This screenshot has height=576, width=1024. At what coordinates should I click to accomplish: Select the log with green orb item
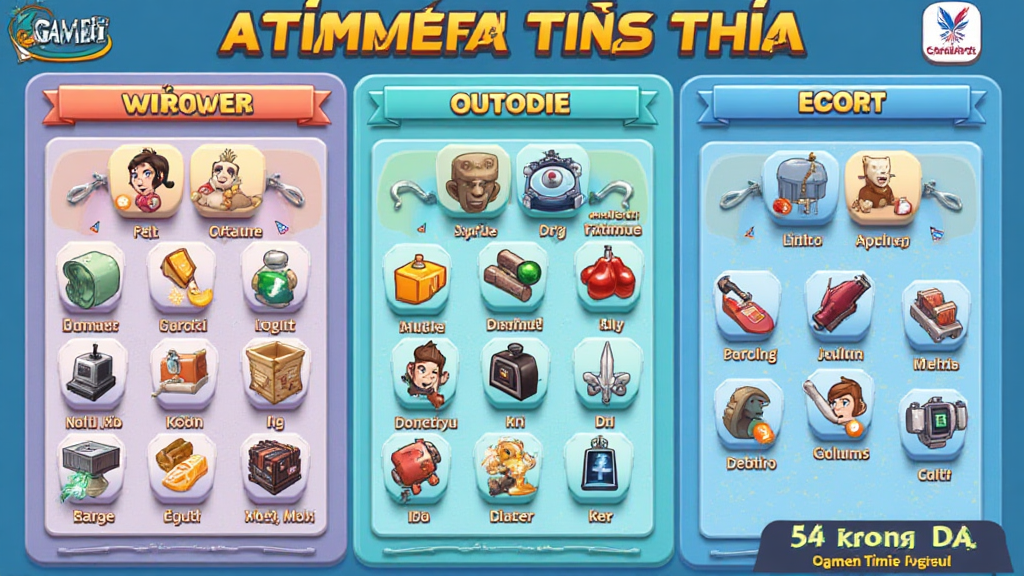pyautogui.click(x=514, y=278)
